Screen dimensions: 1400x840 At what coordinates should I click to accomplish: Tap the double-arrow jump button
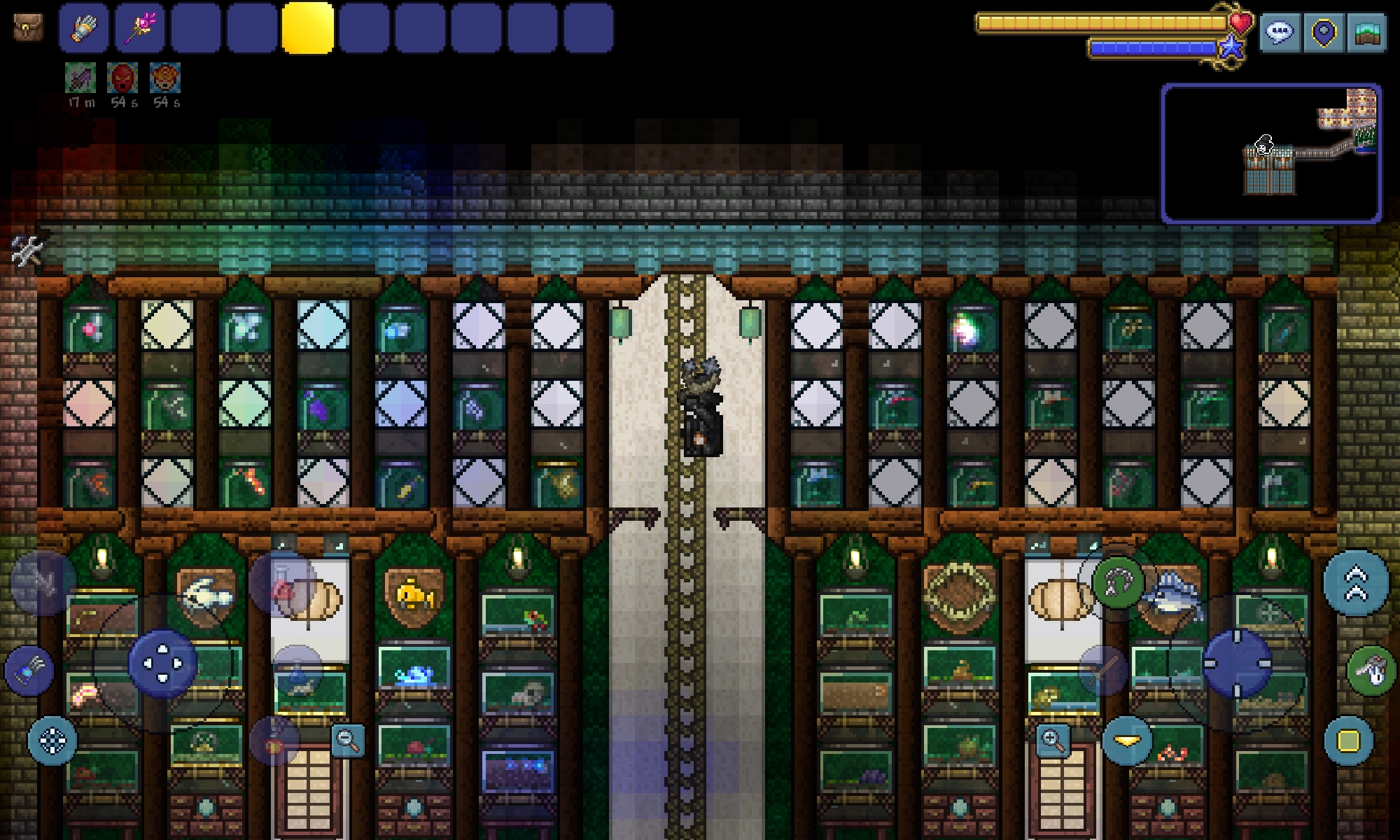point(1356,583)
